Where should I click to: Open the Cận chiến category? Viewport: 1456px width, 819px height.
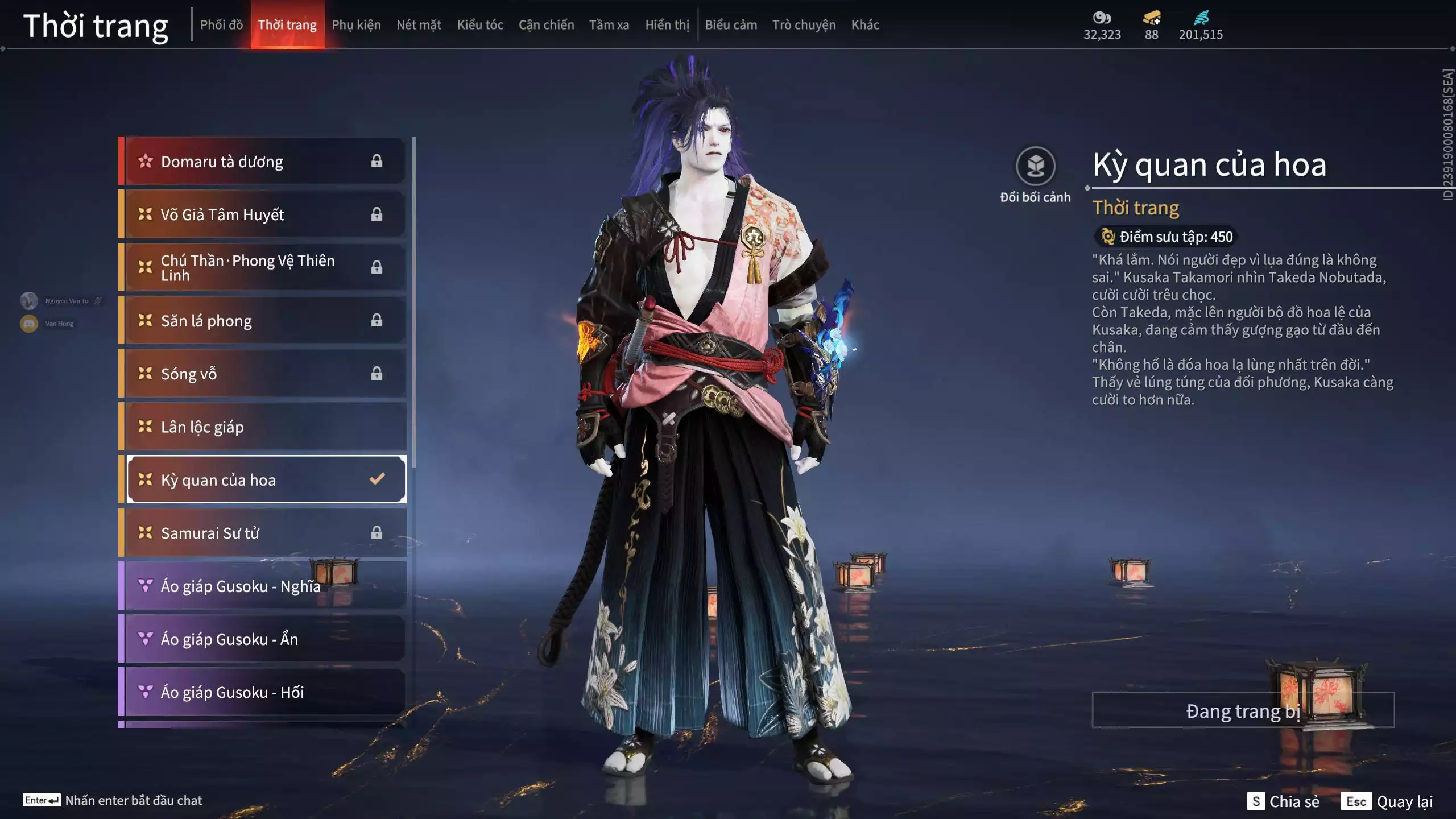[546, 25]
